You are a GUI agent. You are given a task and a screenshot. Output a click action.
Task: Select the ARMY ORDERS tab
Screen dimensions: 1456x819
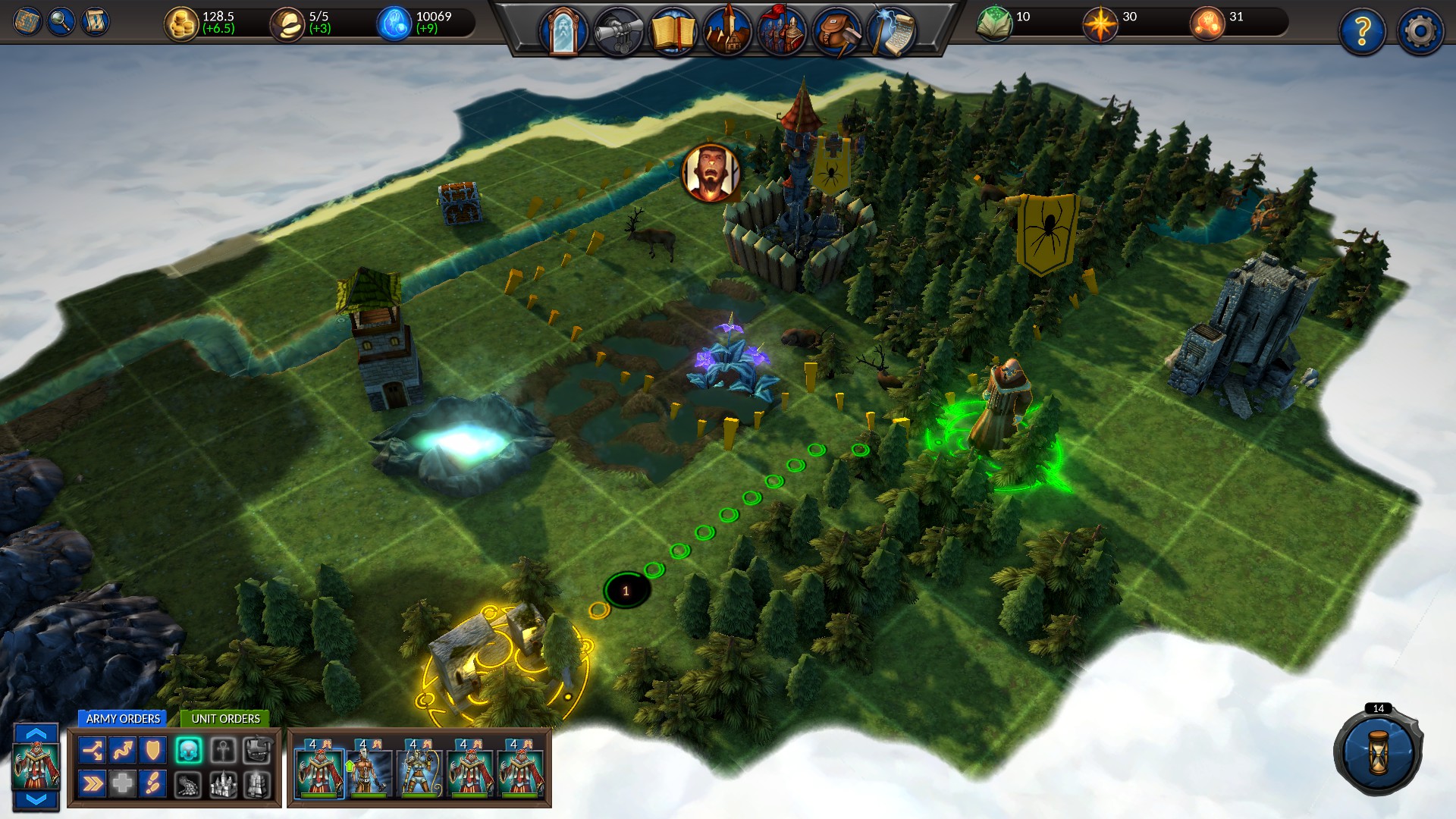pyautogui.click(x=124, y=719)
